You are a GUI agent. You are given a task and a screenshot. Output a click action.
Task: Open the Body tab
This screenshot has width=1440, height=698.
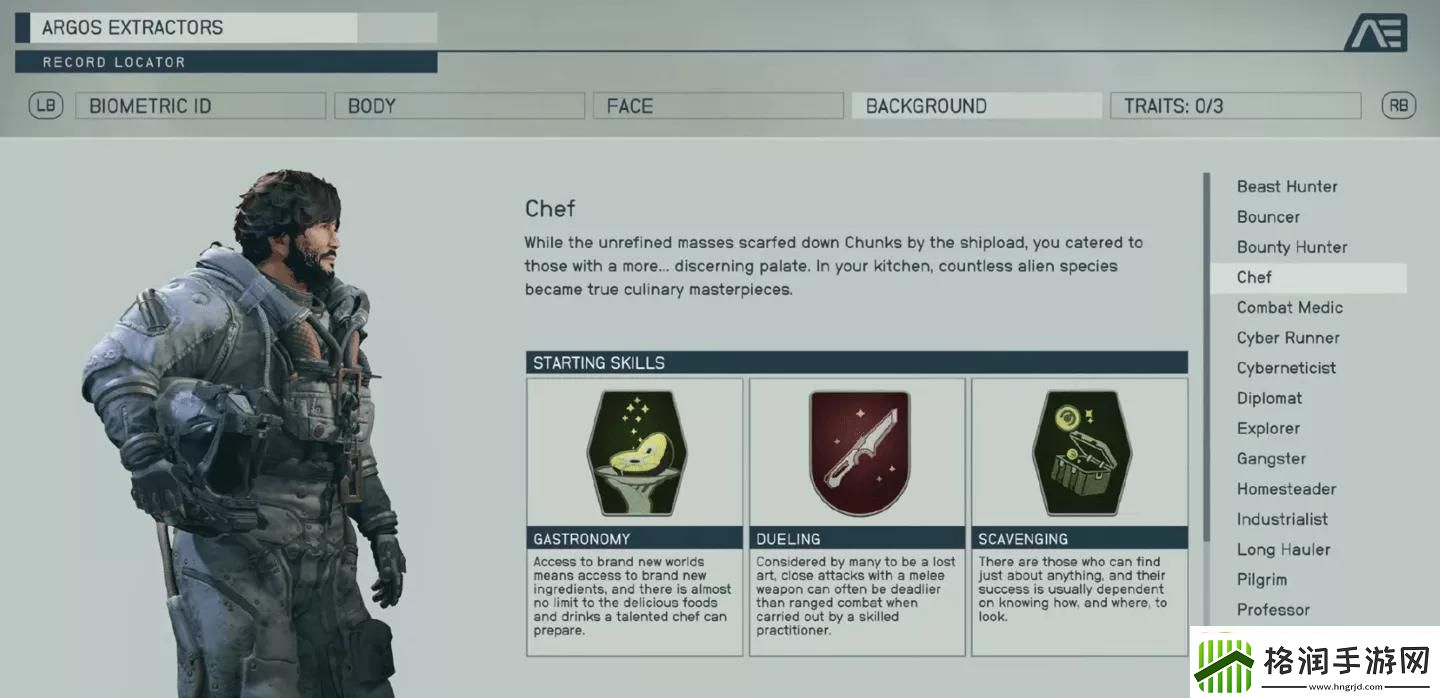[x=459, y=106]
